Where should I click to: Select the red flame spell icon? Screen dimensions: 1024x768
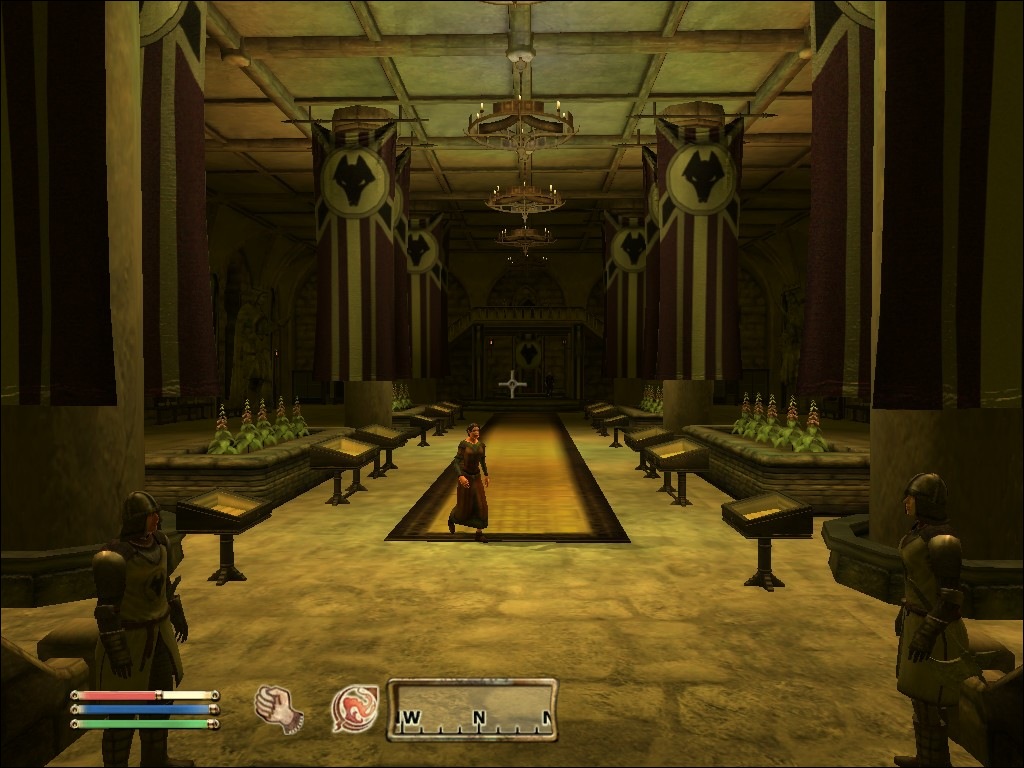point(355,709)
